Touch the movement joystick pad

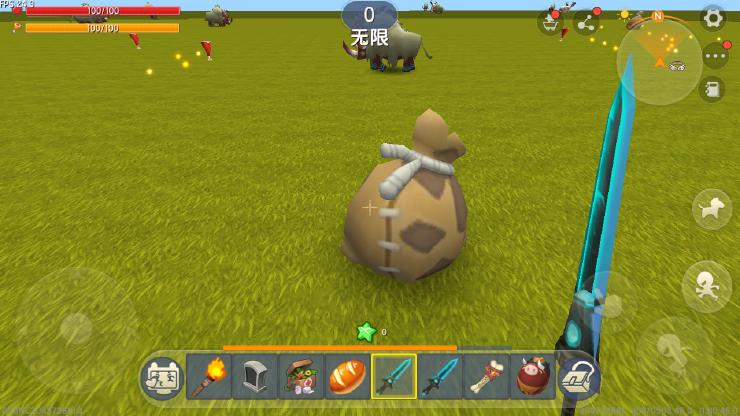pos(77,329)
